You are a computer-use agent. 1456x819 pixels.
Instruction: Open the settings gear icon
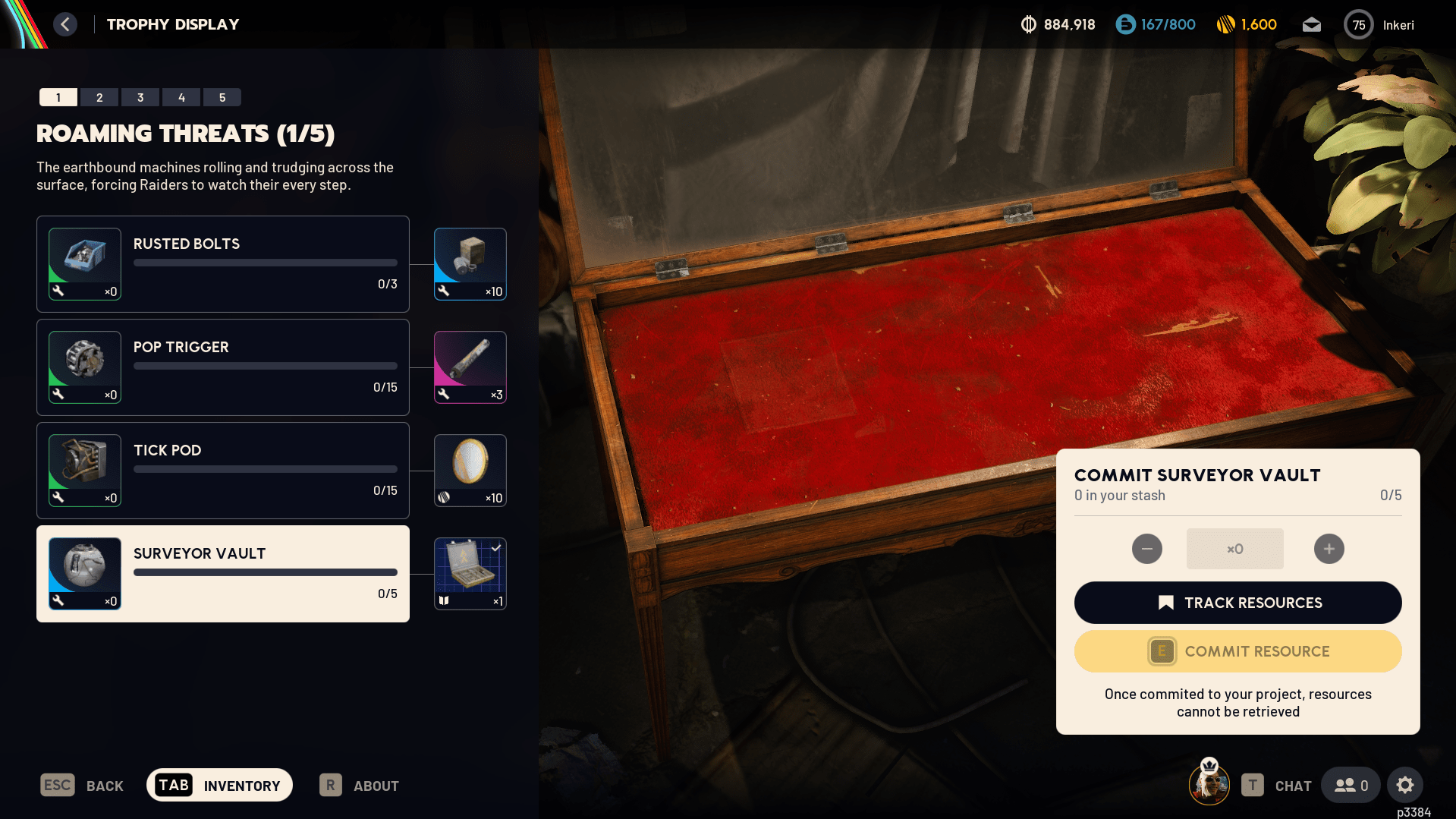1405,785
